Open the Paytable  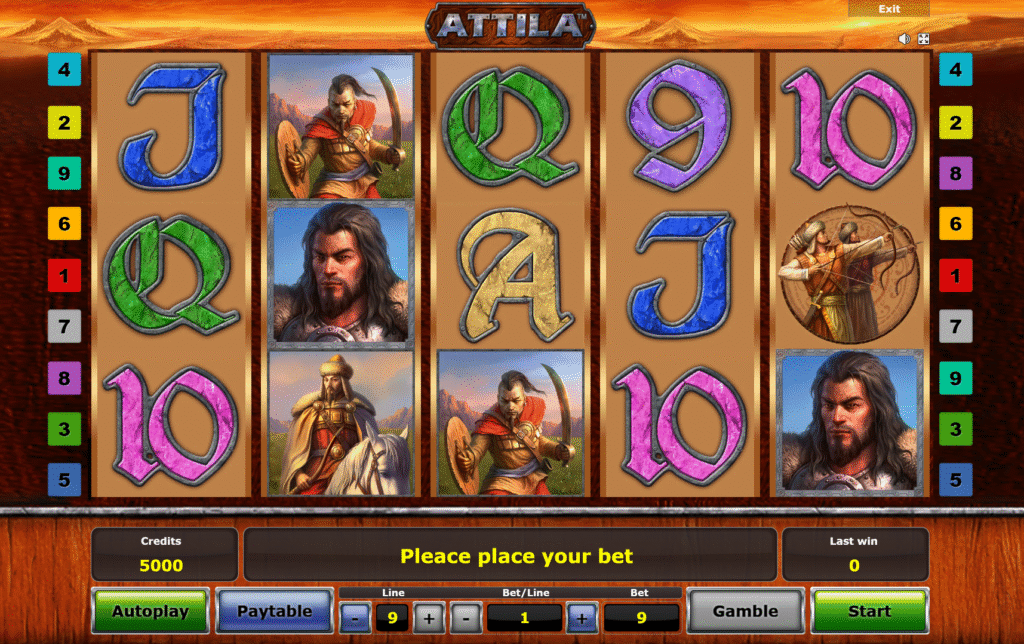tap(274, 611)
